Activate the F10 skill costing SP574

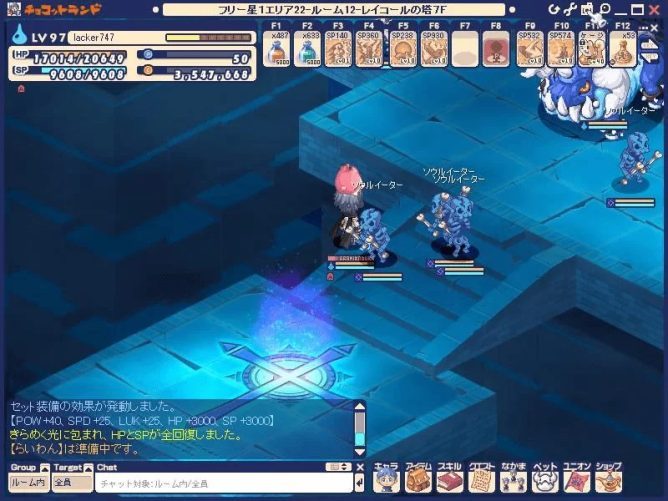tap(561, 48)
